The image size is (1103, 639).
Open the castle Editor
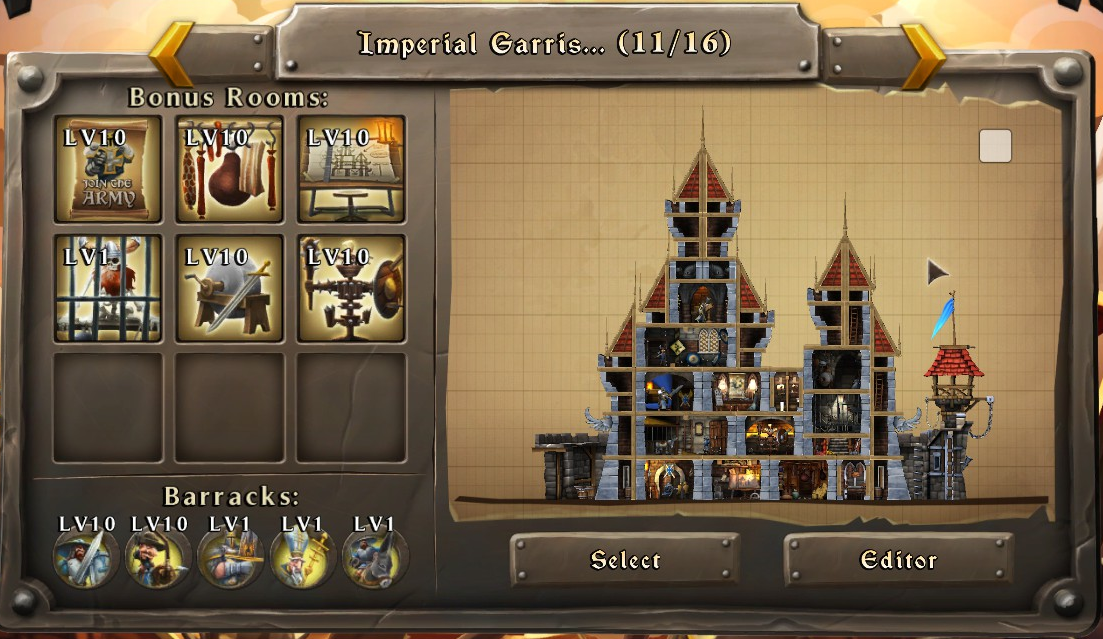[898, 560]
